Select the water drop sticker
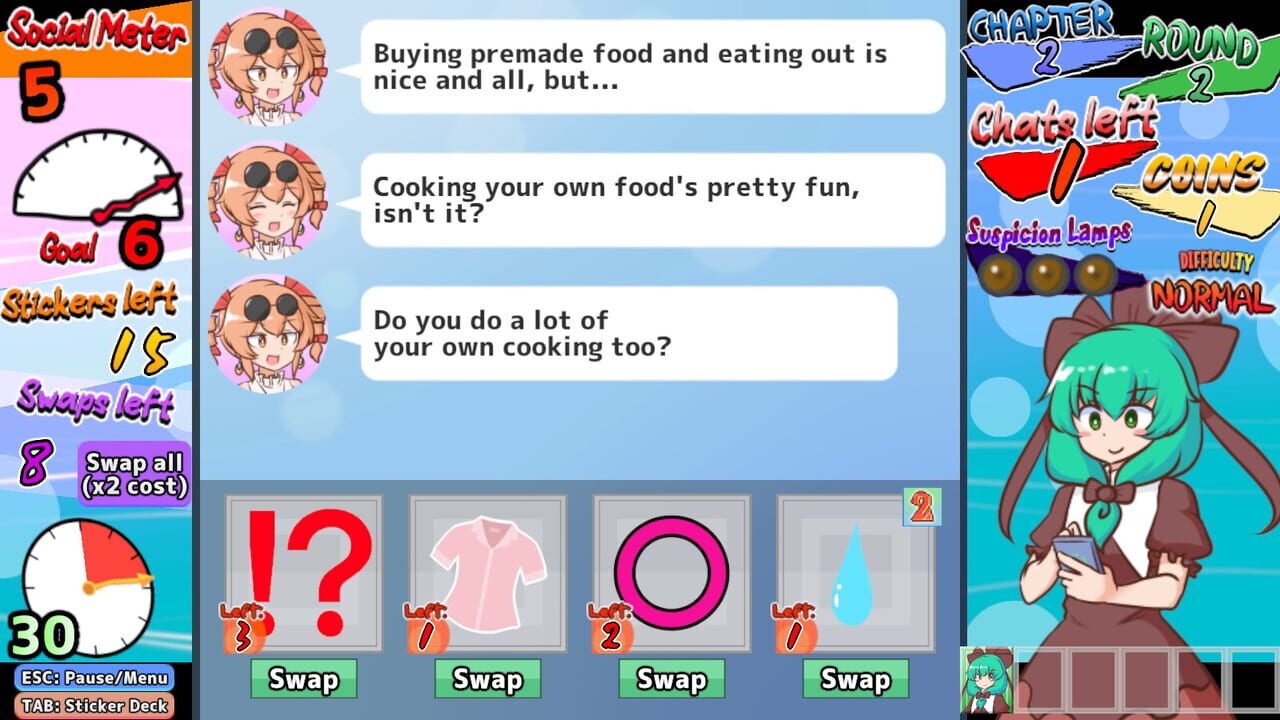 tap(855, 575)
